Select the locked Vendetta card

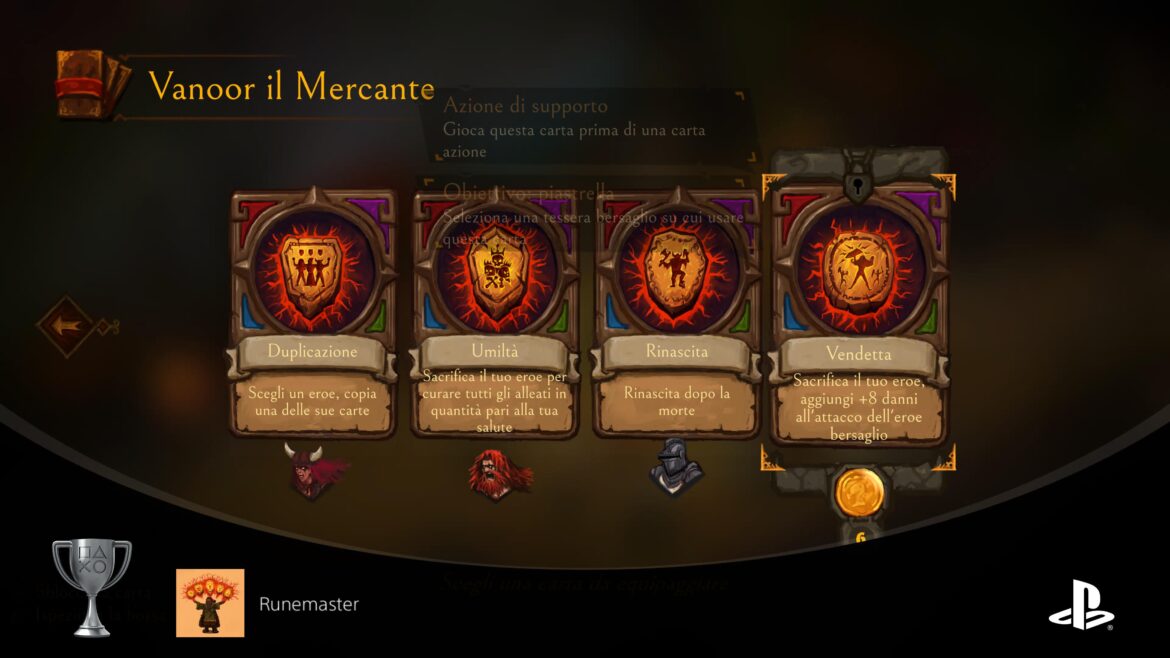click(x=858, y=310)
